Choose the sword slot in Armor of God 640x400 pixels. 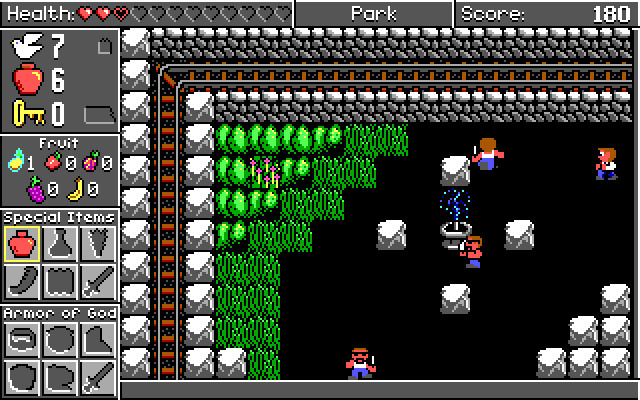(x=97, y=377)
